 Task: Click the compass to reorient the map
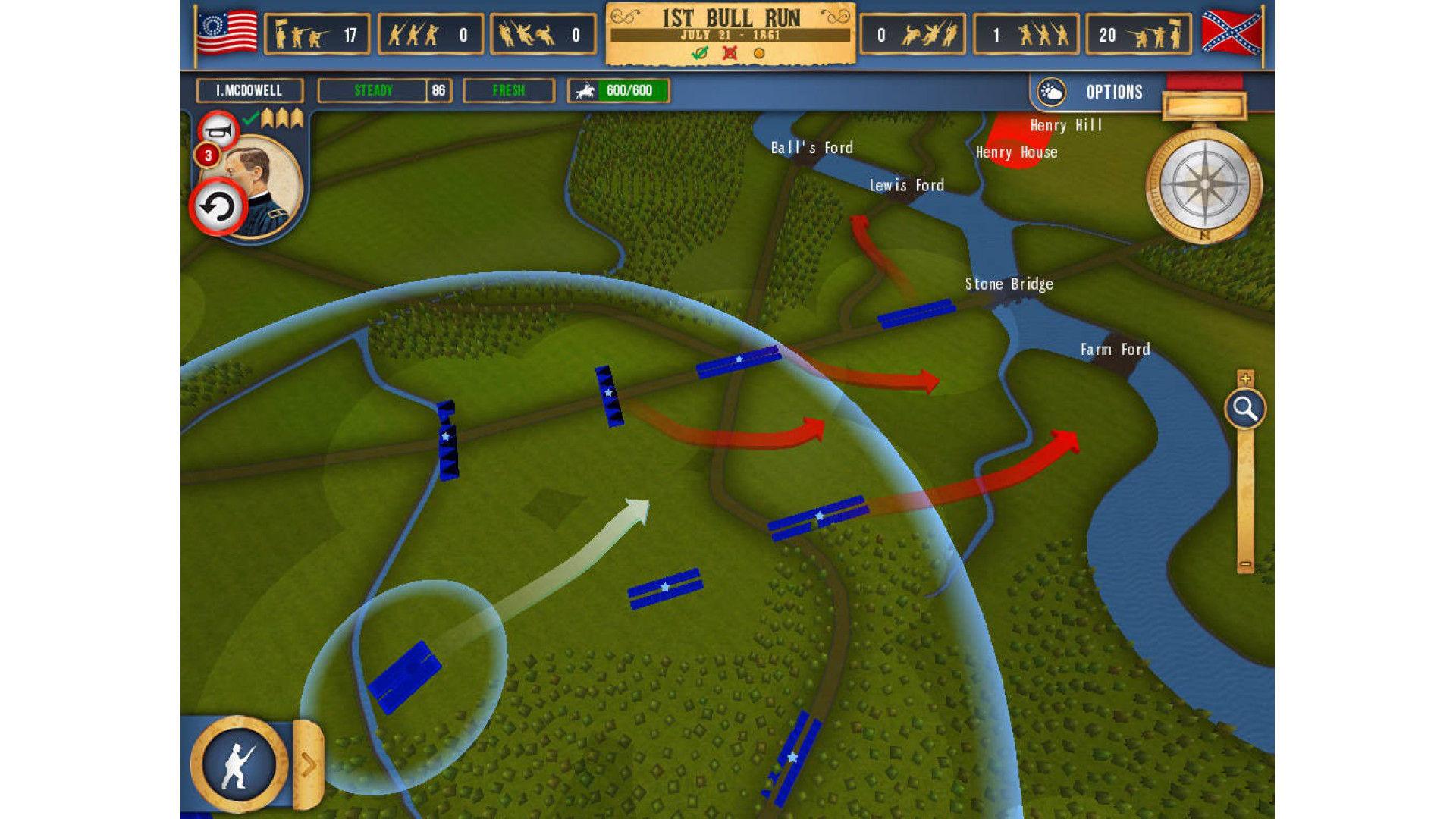(x=1203, y=184)
